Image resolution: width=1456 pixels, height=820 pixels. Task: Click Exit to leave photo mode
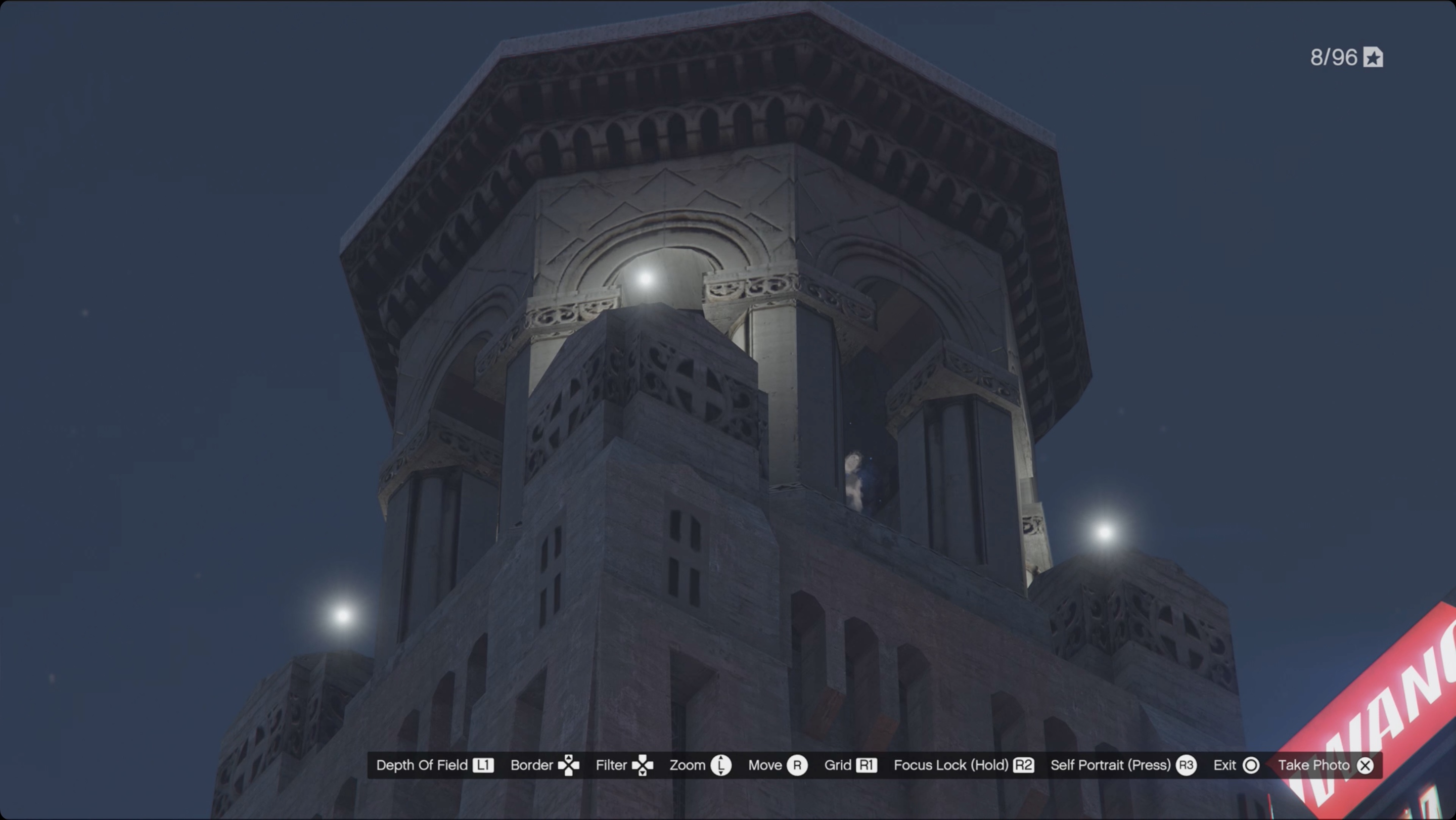point(1224,765)
